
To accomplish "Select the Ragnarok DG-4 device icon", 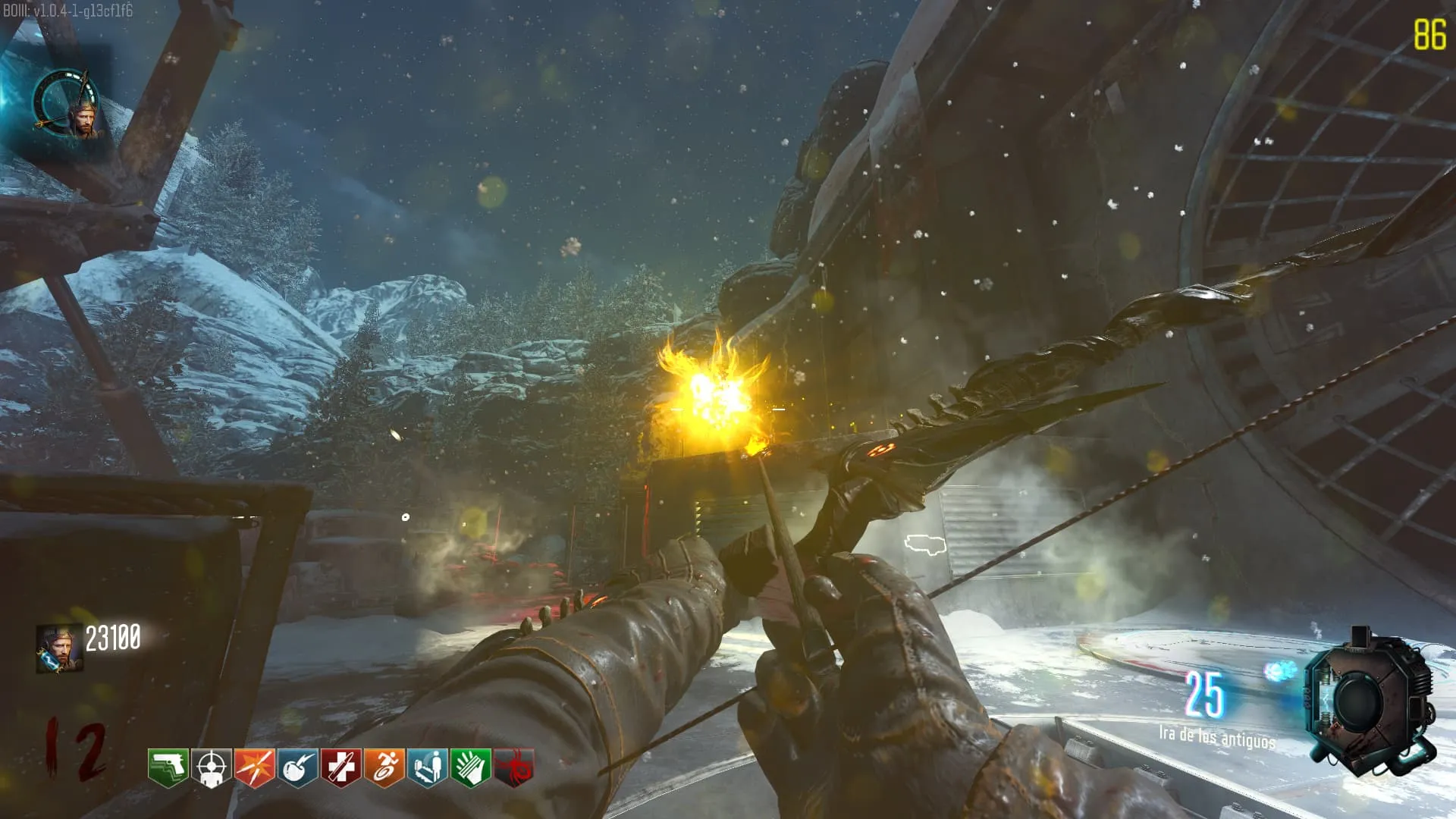I will pos(1369,701).
